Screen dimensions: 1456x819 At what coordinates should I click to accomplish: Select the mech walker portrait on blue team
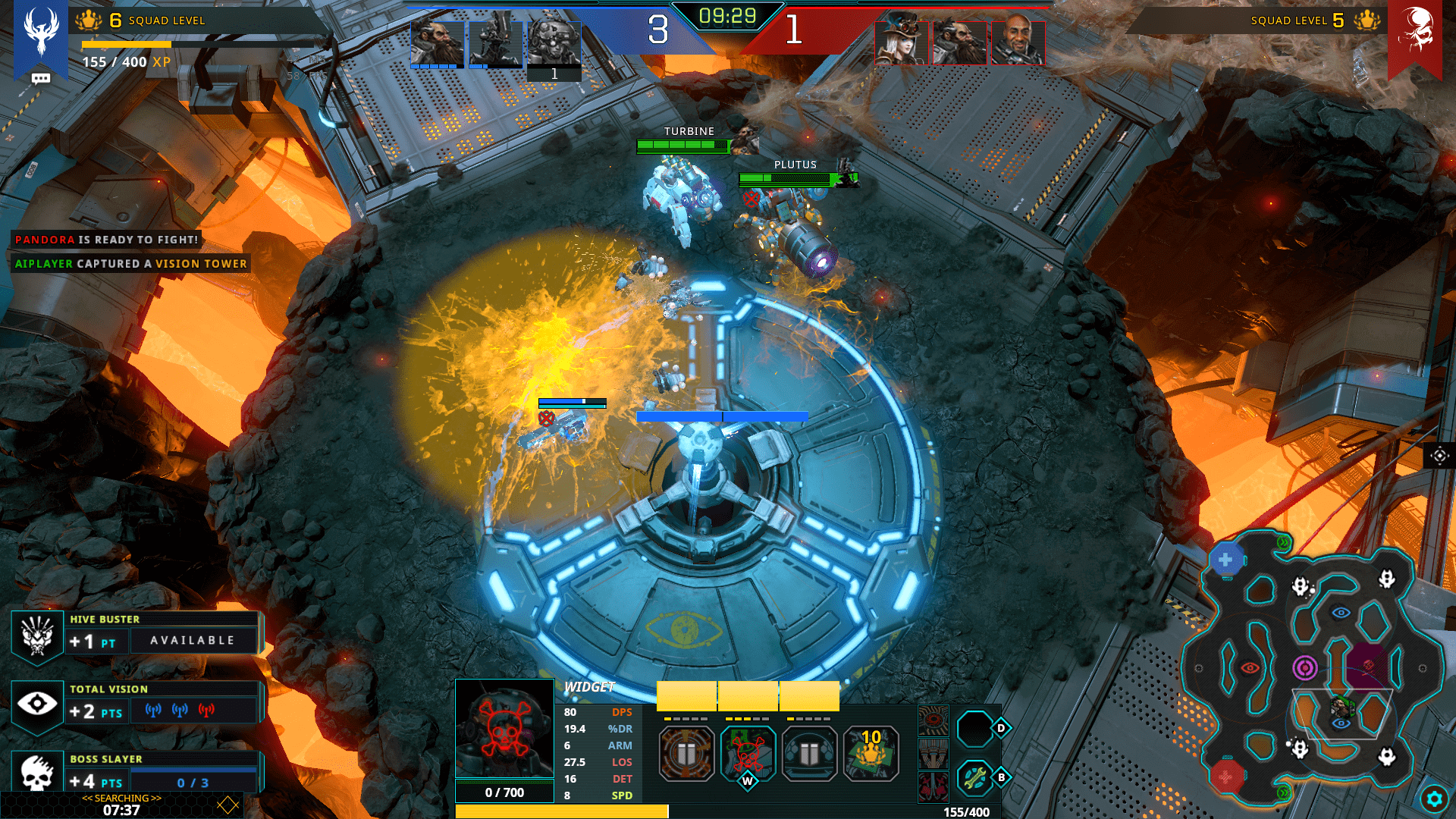[495, 43]
